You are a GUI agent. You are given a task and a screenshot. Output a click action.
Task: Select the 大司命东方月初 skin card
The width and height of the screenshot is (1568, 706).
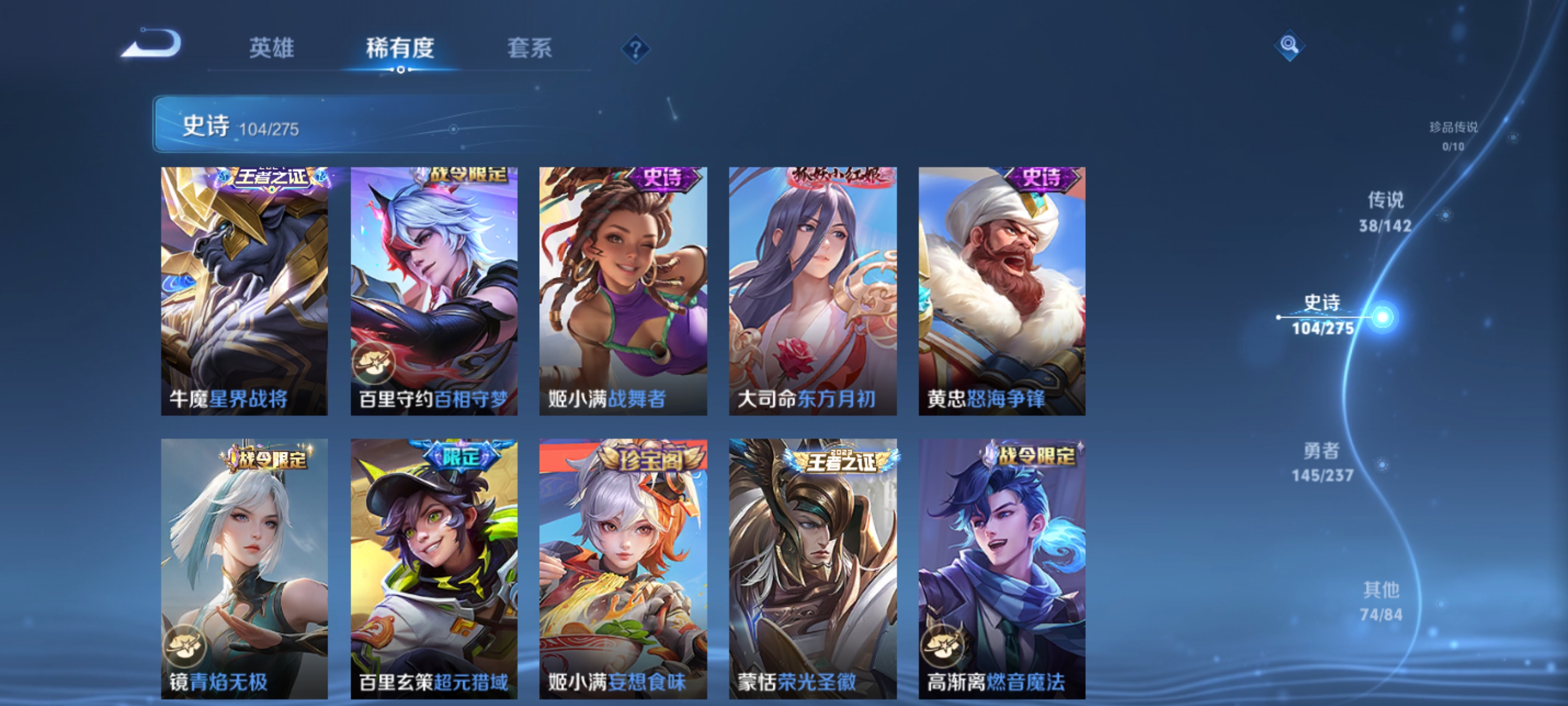[812, 292]
